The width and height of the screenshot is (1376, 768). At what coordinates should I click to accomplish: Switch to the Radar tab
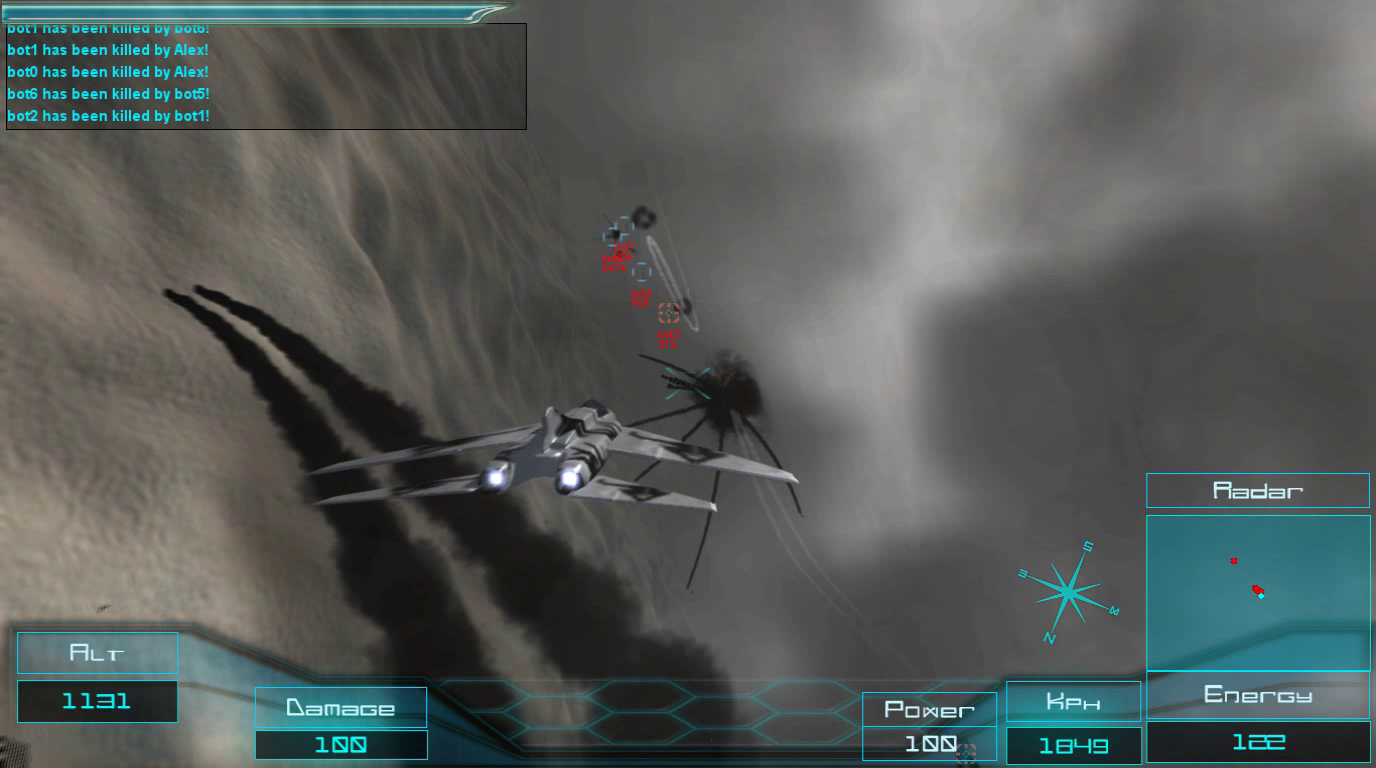point(1258,490)
